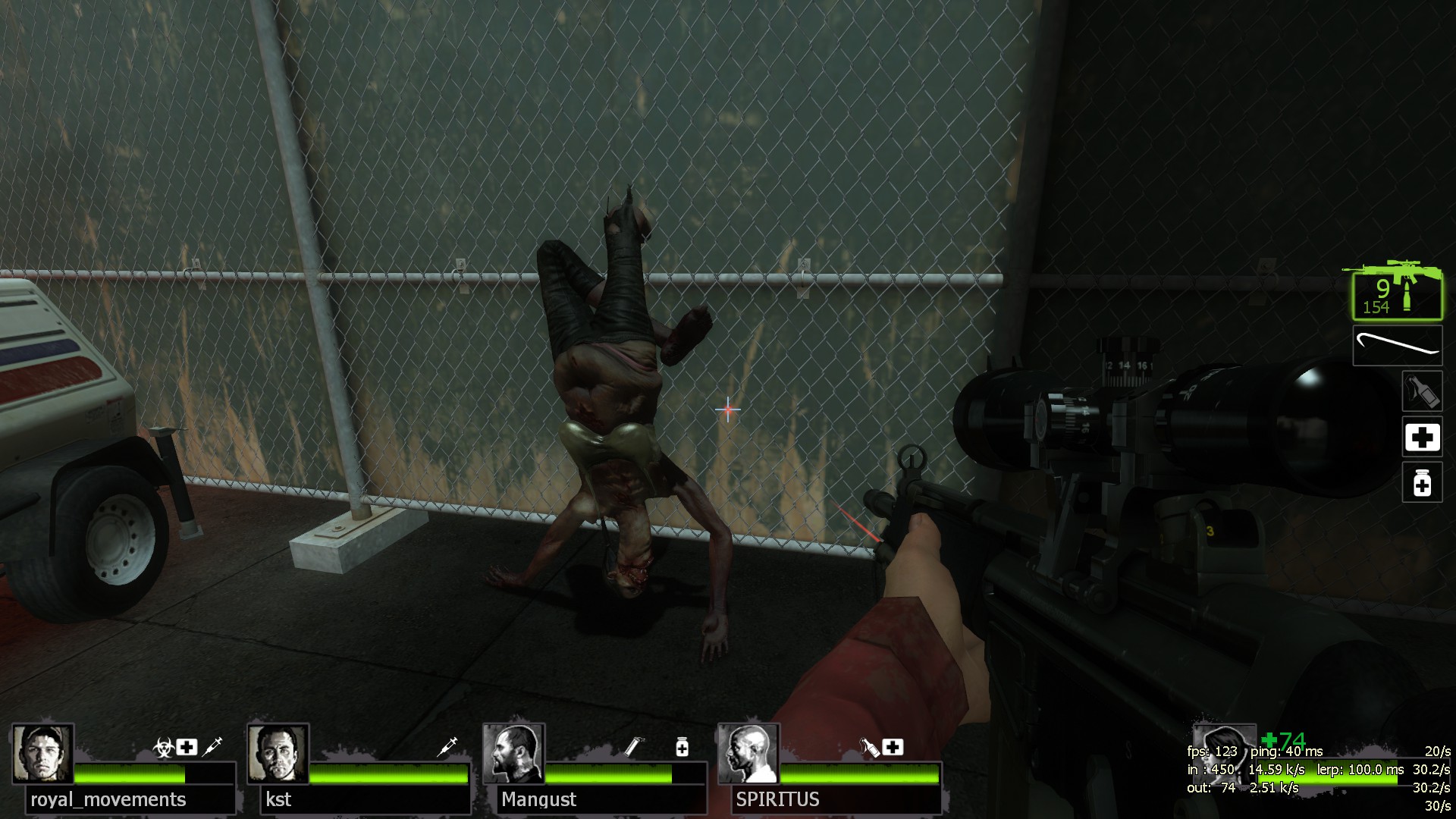The width and height of the screenshot is (1456, 819).
Task: Click kst's adrenaline syringe icon
Action: click(x=448, y=746)
